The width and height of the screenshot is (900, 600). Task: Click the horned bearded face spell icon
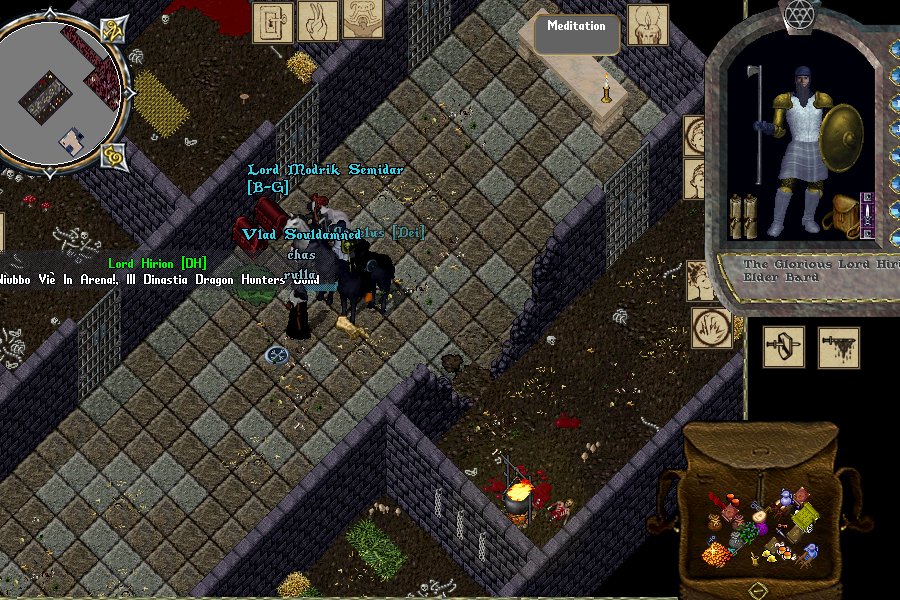(x=363, y=19)
